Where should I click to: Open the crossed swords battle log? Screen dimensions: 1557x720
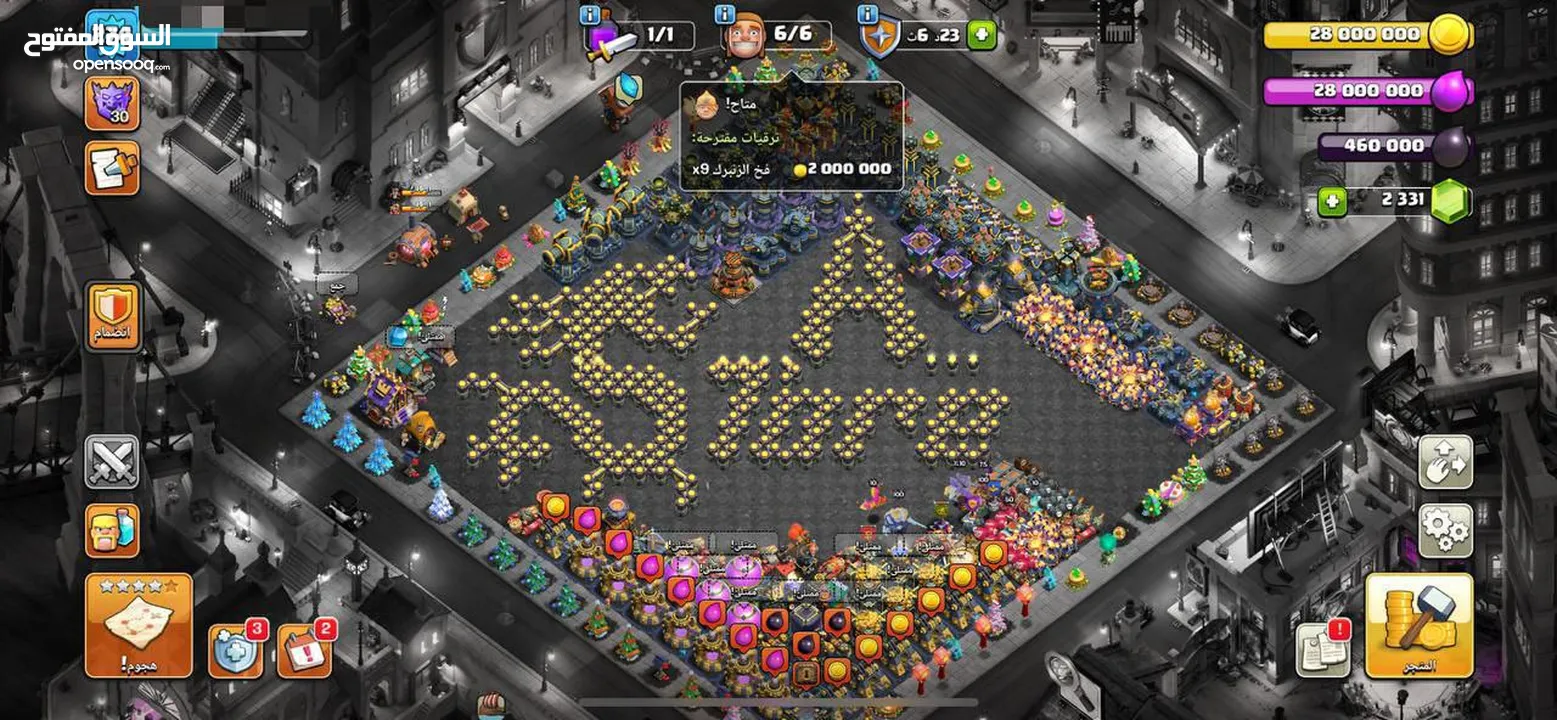(112, 462)
